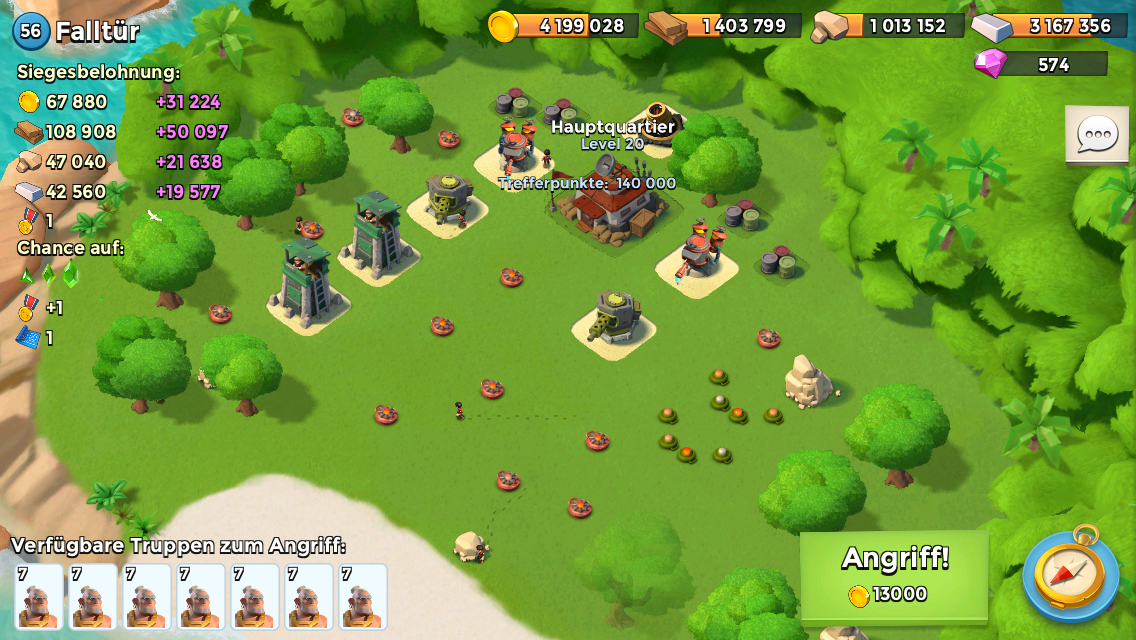Image resolution: width=1136 pixels, height=640 pixels.
Task: Open the chat speech bubble
Action: click(x=1096, y=134)
